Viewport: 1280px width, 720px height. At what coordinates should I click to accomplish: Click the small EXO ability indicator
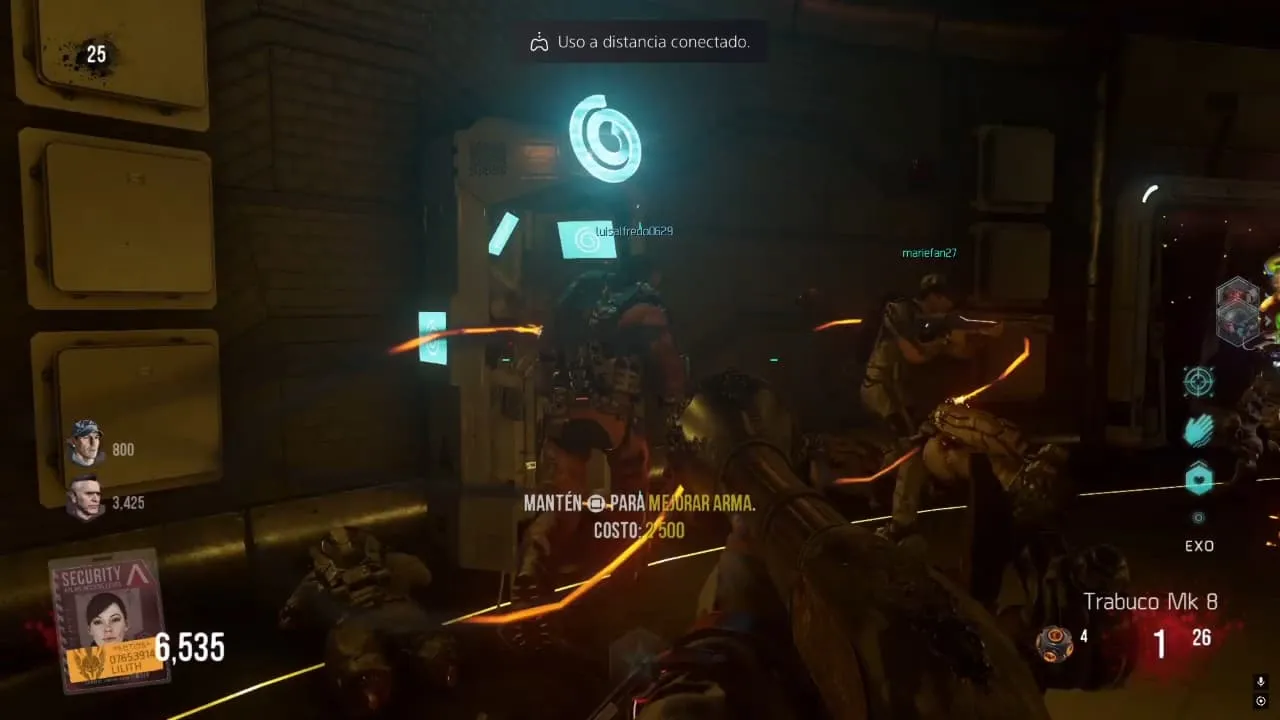[x=1198, y=518]
